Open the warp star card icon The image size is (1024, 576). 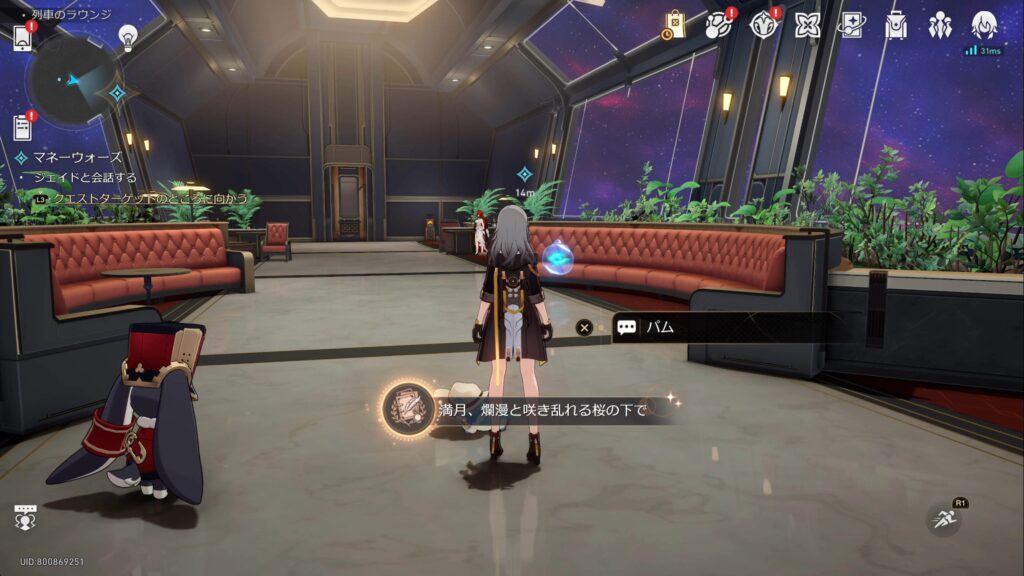[852, 26]
